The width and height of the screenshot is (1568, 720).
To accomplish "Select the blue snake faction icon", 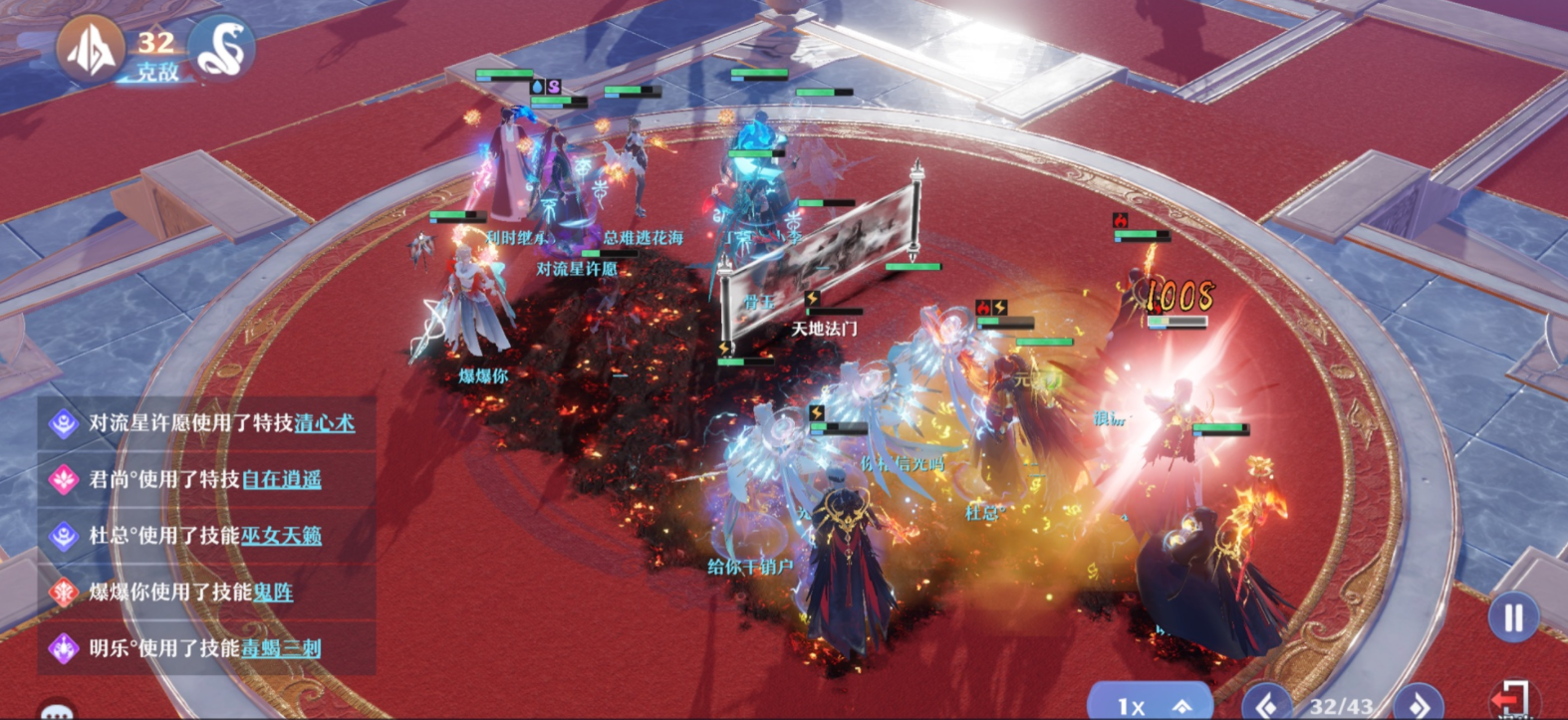I will (x=220, y=48).
